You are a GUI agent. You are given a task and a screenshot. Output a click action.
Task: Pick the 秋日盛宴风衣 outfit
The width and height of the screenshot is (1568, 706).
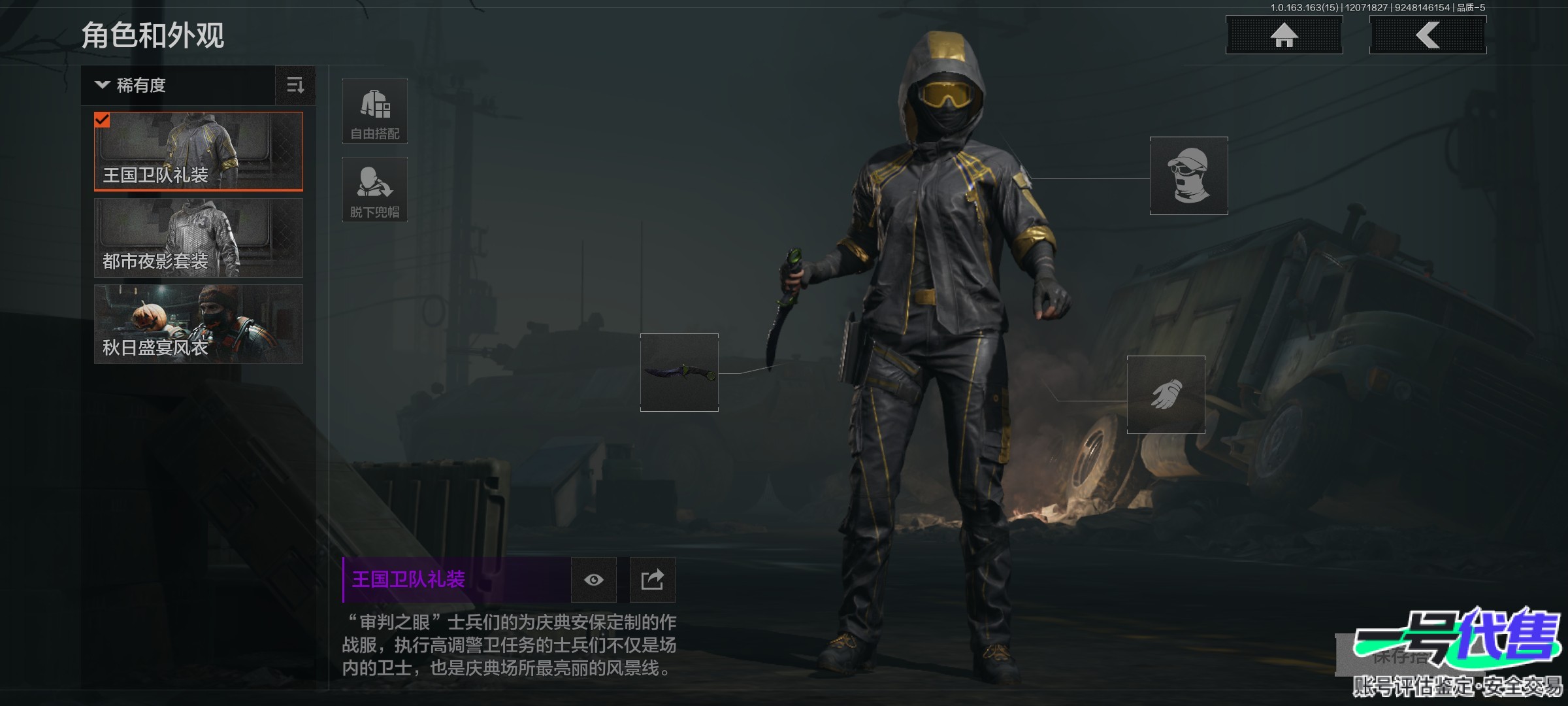point(199,324)
